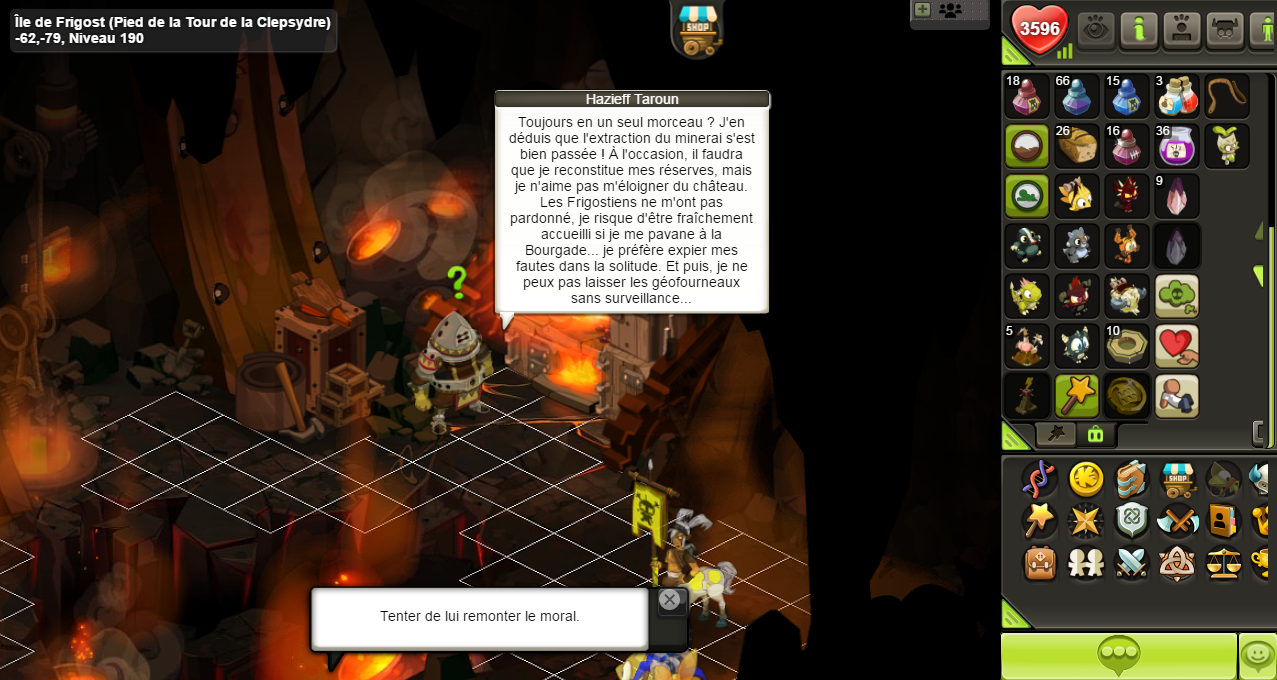Open the brown backpack inventory

1040,563
